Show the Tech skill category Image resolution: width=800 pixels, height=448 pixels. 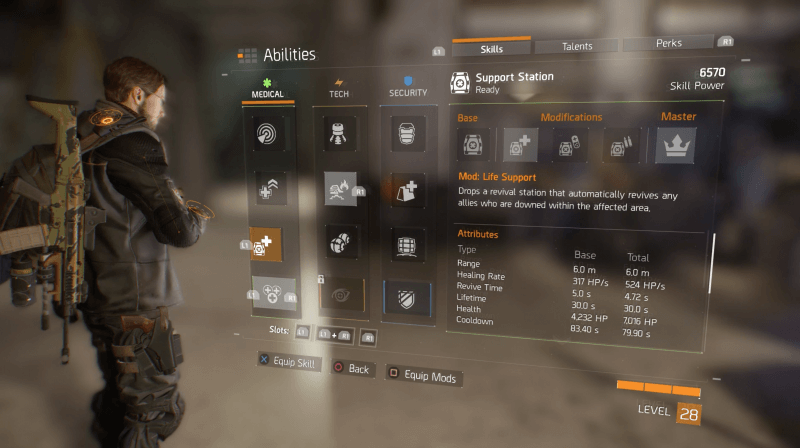coord(339,94)
